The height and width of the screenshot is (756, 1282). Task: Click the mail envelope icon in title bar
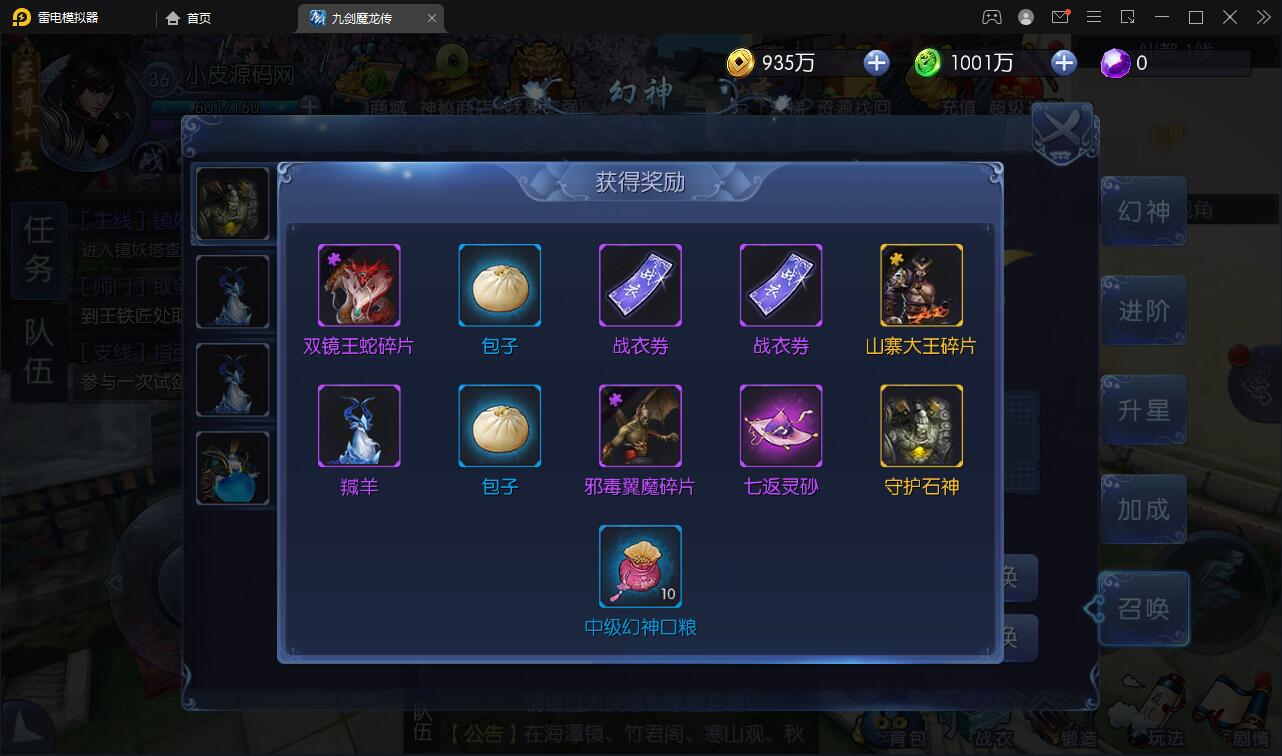[1062, 16]
